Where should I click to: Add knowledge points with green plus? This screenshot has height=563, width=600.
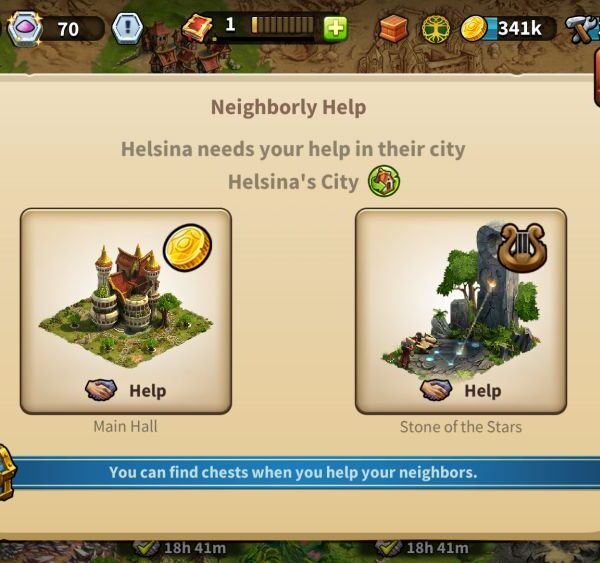coord(335,27)
